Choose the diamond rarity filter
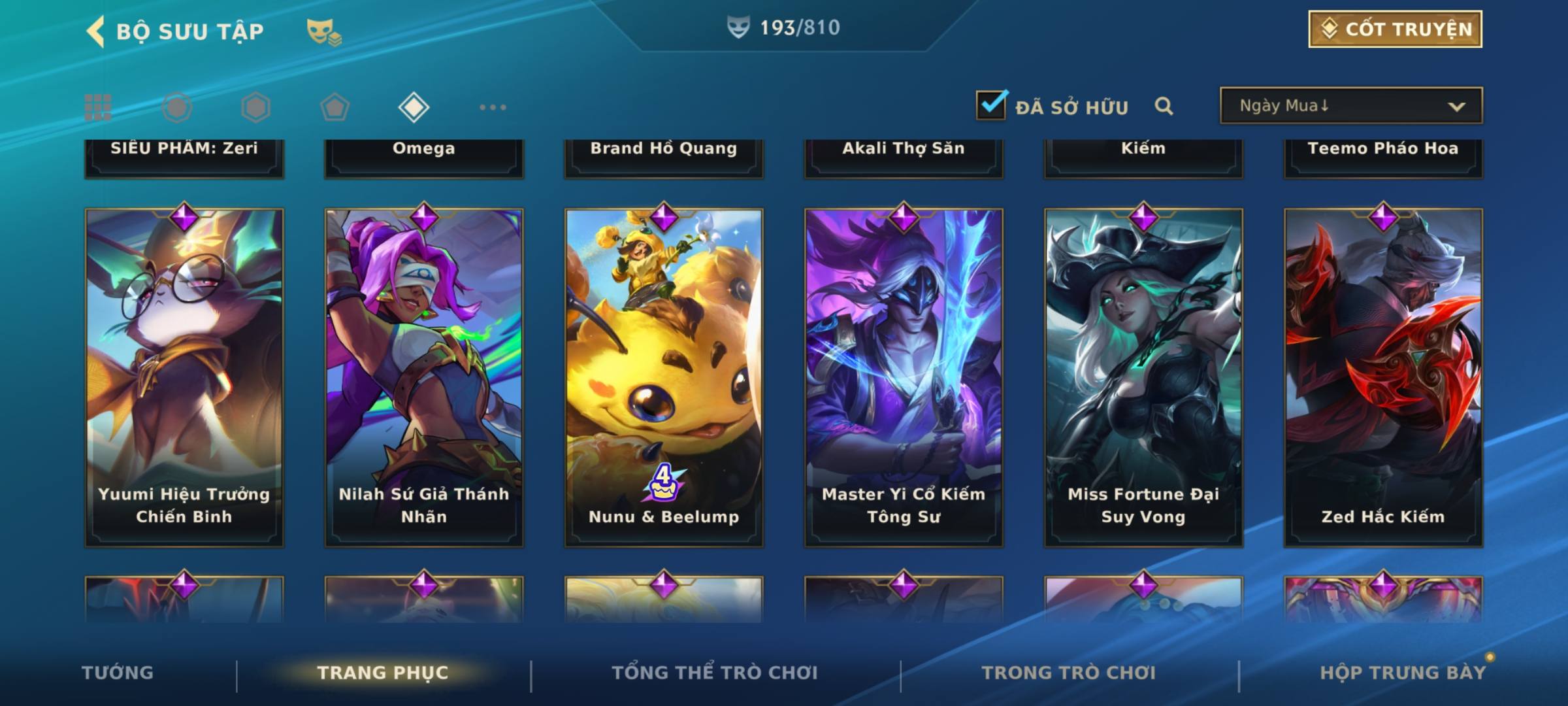The image size is (1568, 706). [x=414, y=107]
